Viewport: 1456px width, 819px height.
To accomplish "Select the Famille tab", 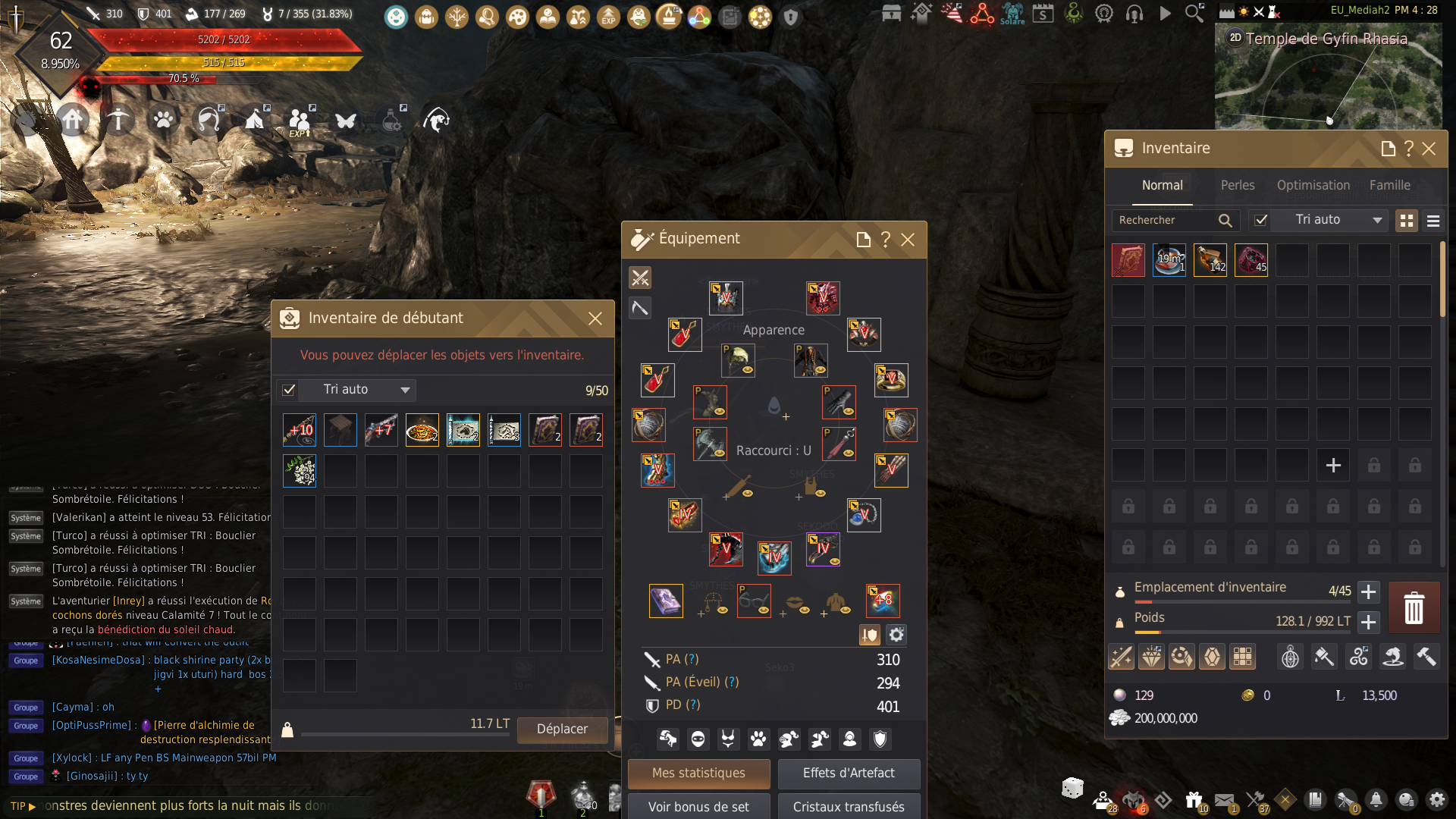I will (x=1390, y=185).
